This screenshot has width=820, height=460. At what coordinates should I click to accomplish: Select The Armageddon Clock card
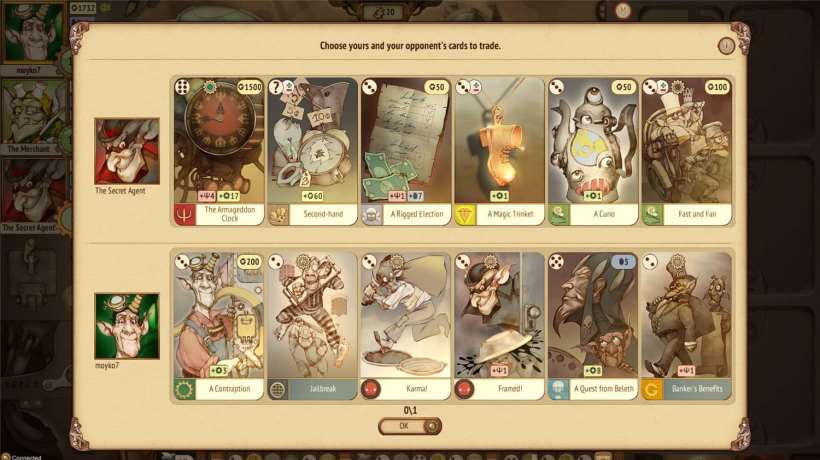tap(217, 150)
